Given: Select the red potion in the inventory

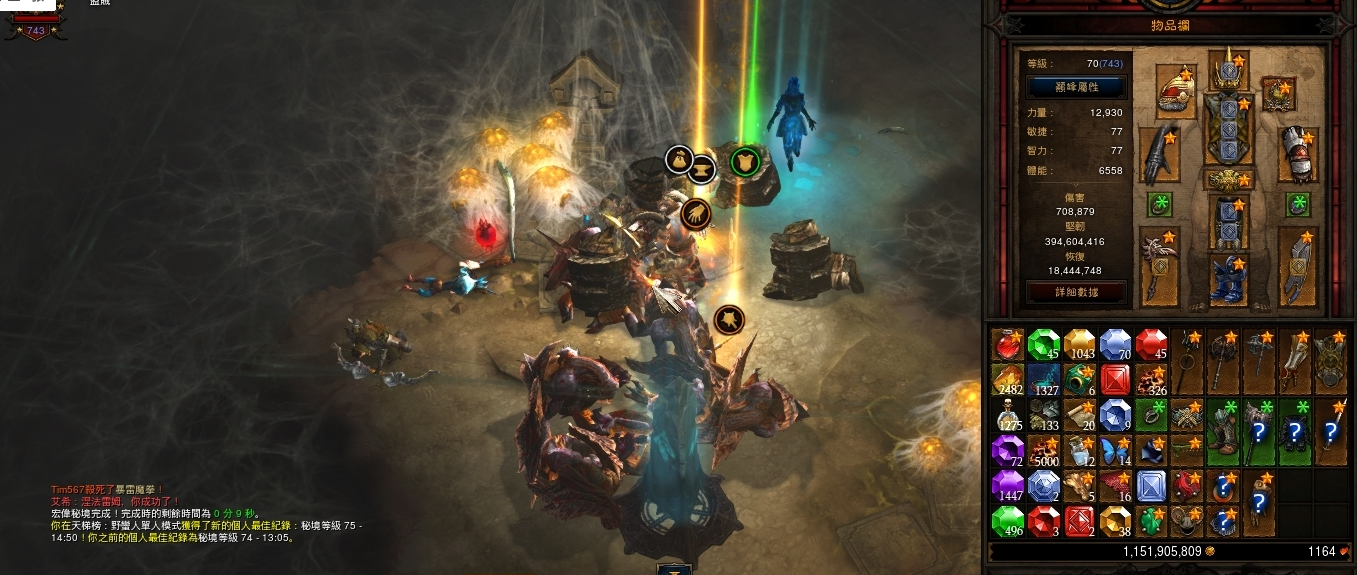Looking at the screenshot, I should click(x=1007, y=345).
